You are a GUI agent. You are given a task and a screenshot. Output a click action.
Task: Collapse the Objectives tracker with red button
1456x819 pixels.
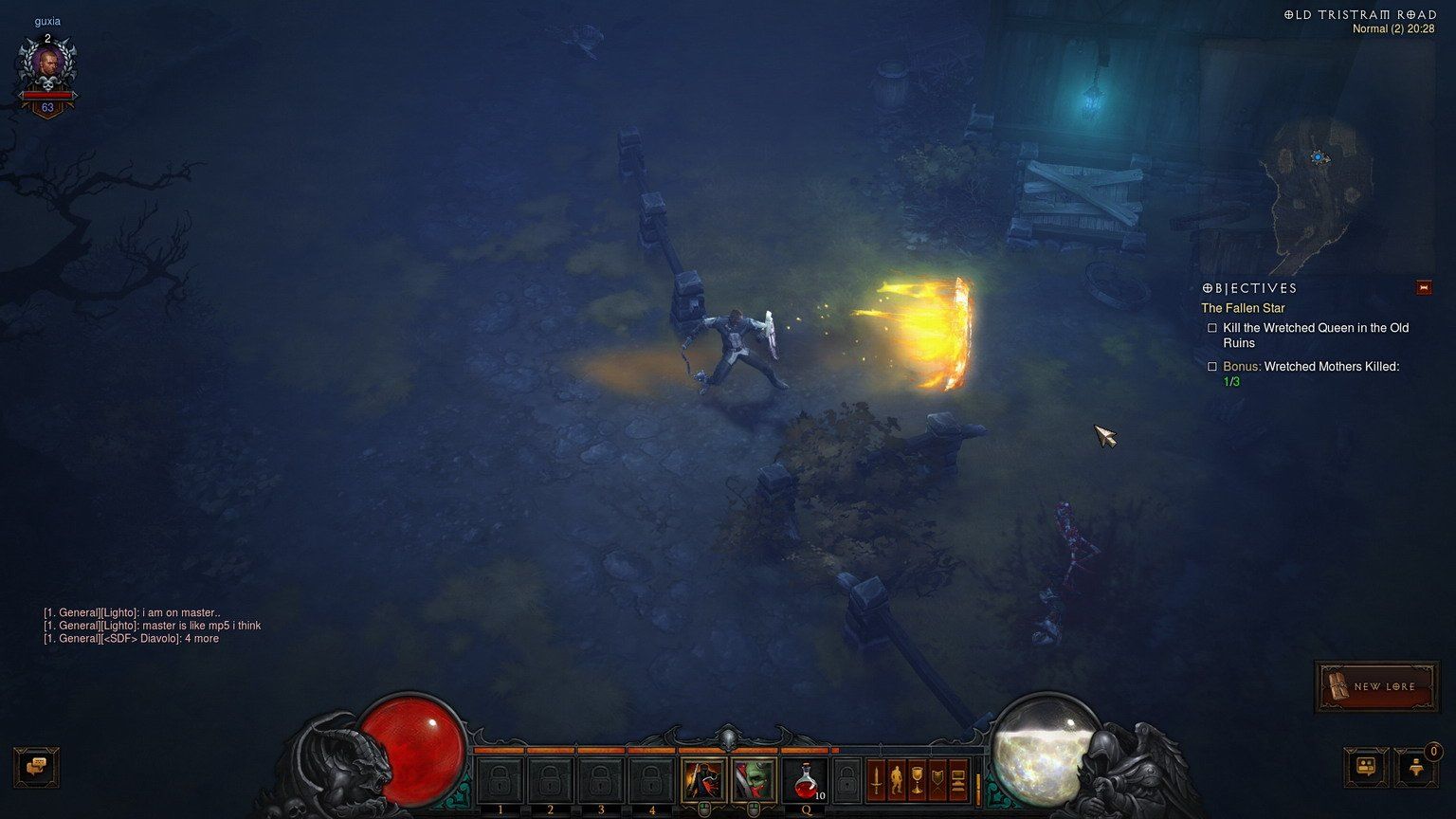[x=1423, y=287]
